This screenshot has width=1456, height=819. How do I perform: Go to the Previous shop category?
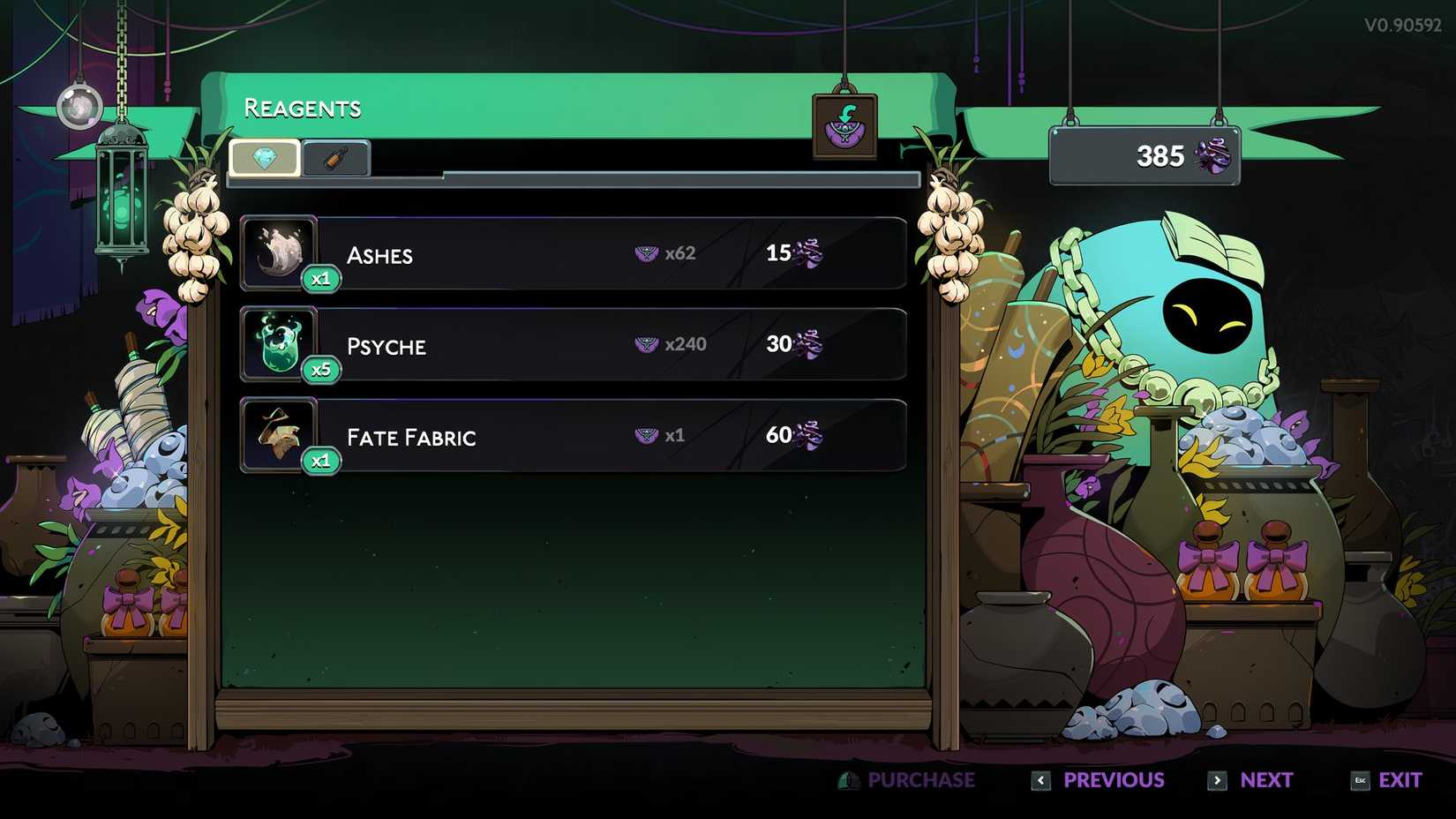pyautogui.click(x=1100, y=780)
